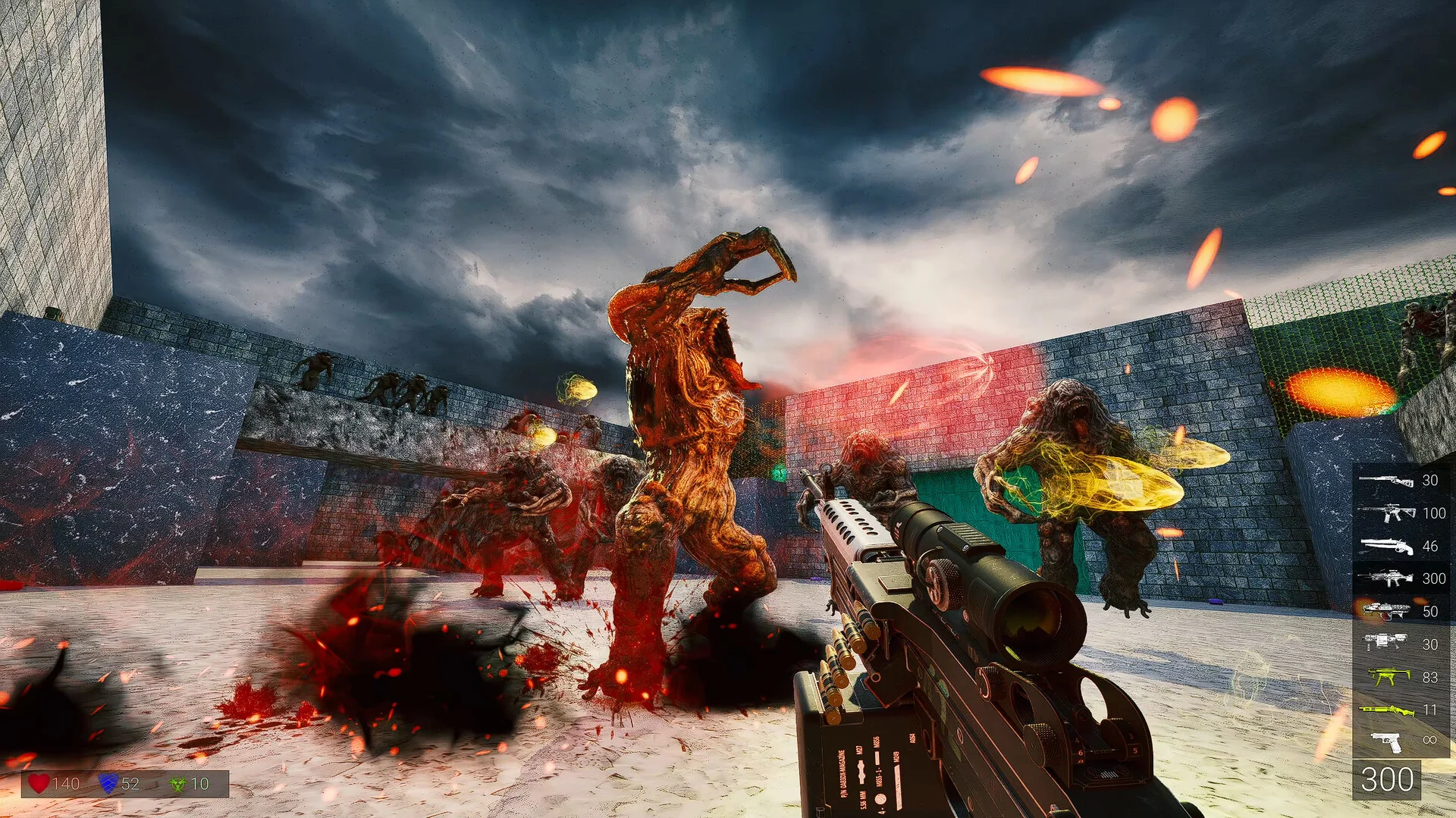1456x818 pixels.
Task: Equip the pistol with infinite ammo
Action: tap(1387, 741)
